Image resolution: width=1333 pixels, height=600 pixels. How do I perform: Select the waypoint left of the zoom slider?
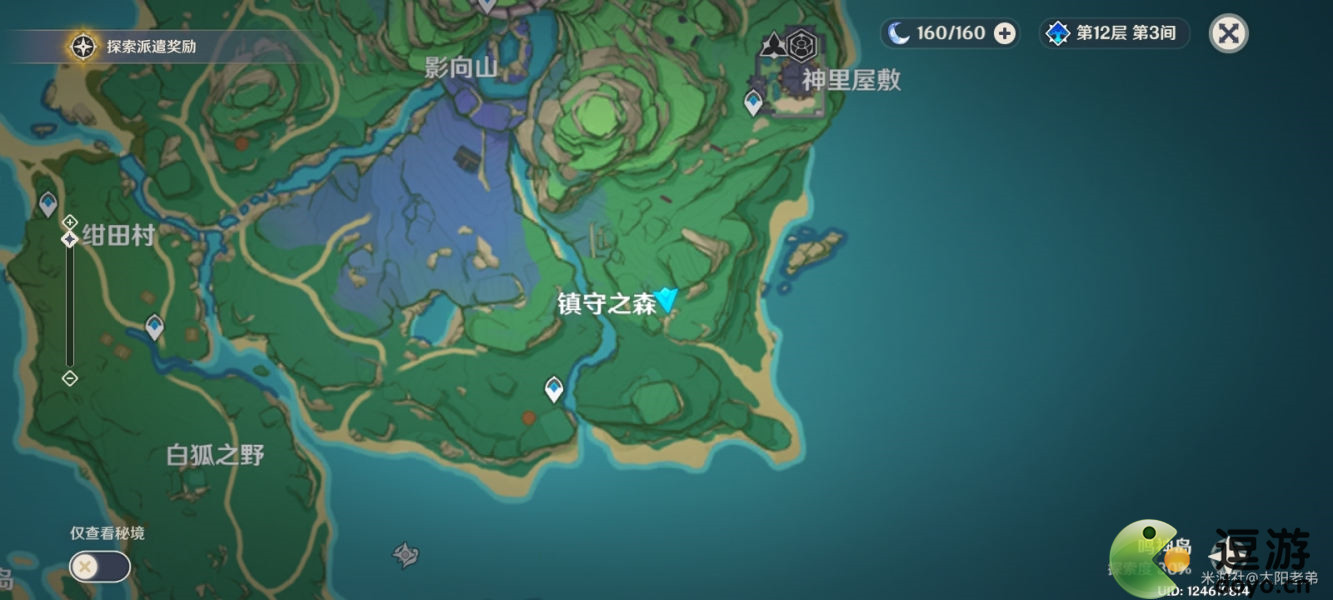click(x=47, y=204)
